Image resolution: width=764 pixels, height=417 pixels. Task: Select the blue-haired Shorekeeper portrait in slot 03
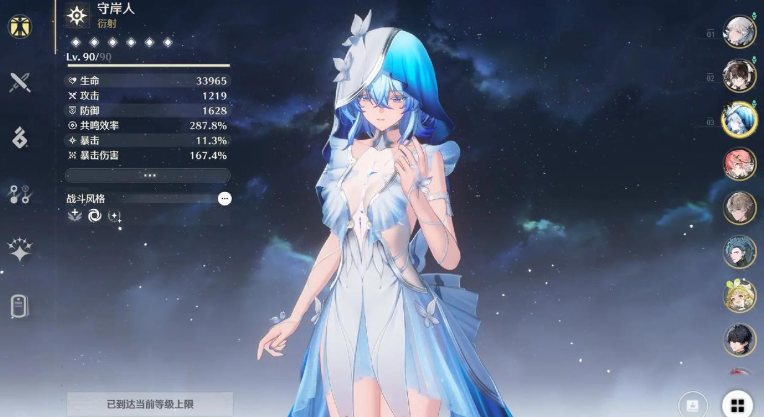(739, 119)
